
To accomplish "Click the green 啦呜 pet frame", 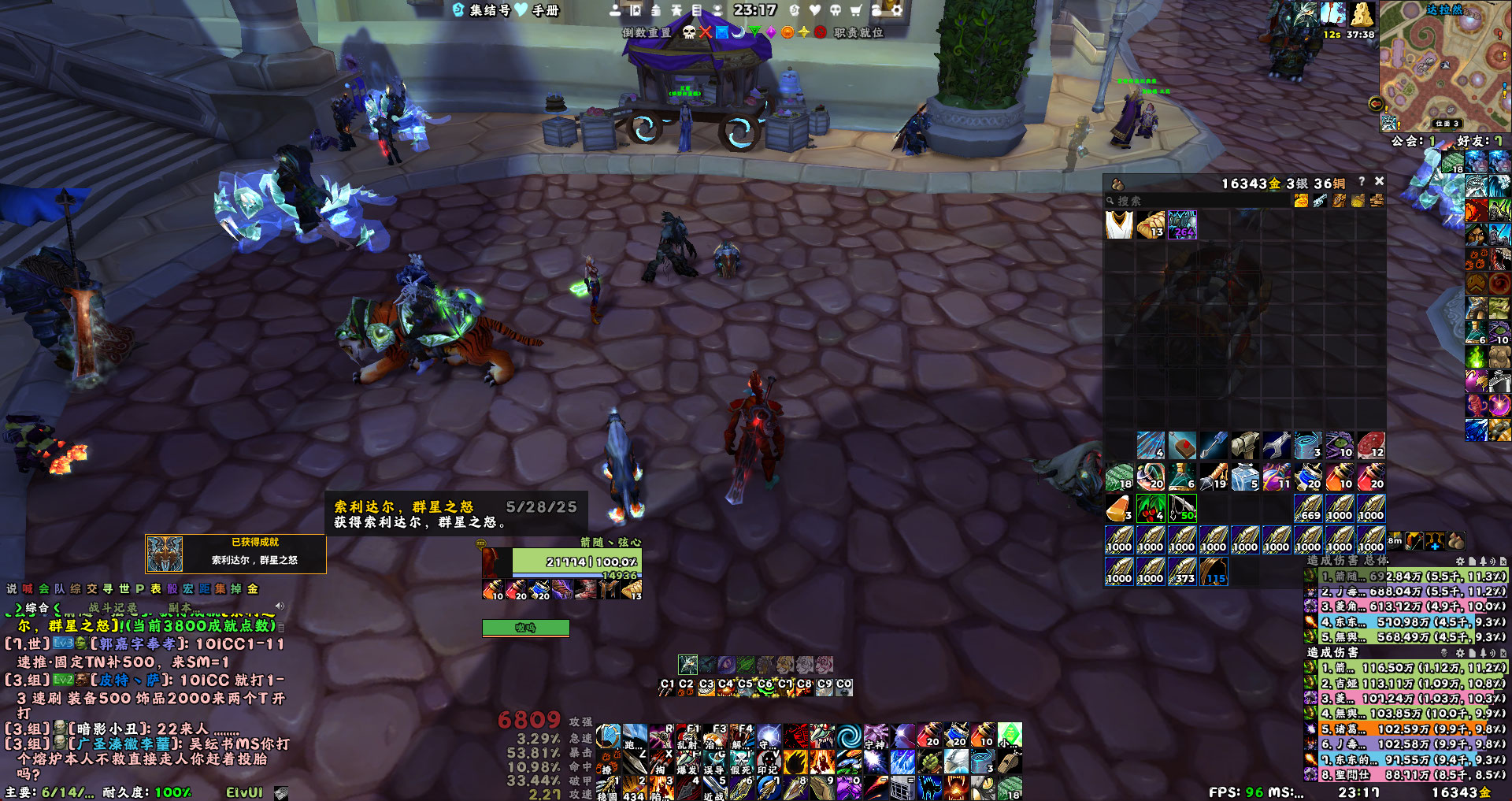I will point(525,628).
